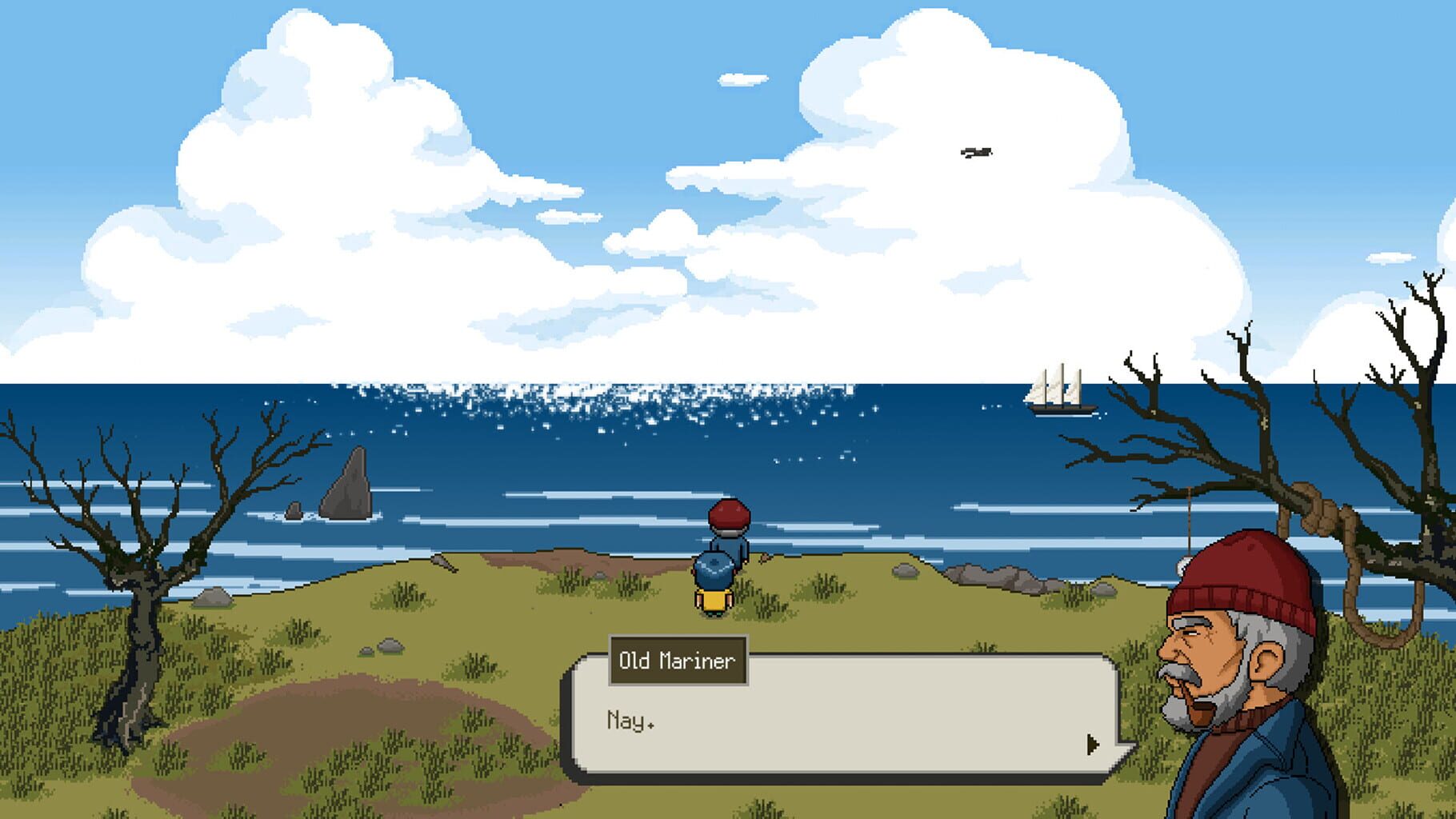The height and width of the screenshot is (819, 1456).
Task: Click the Old Mariner name plate
Action: (676, 660)
